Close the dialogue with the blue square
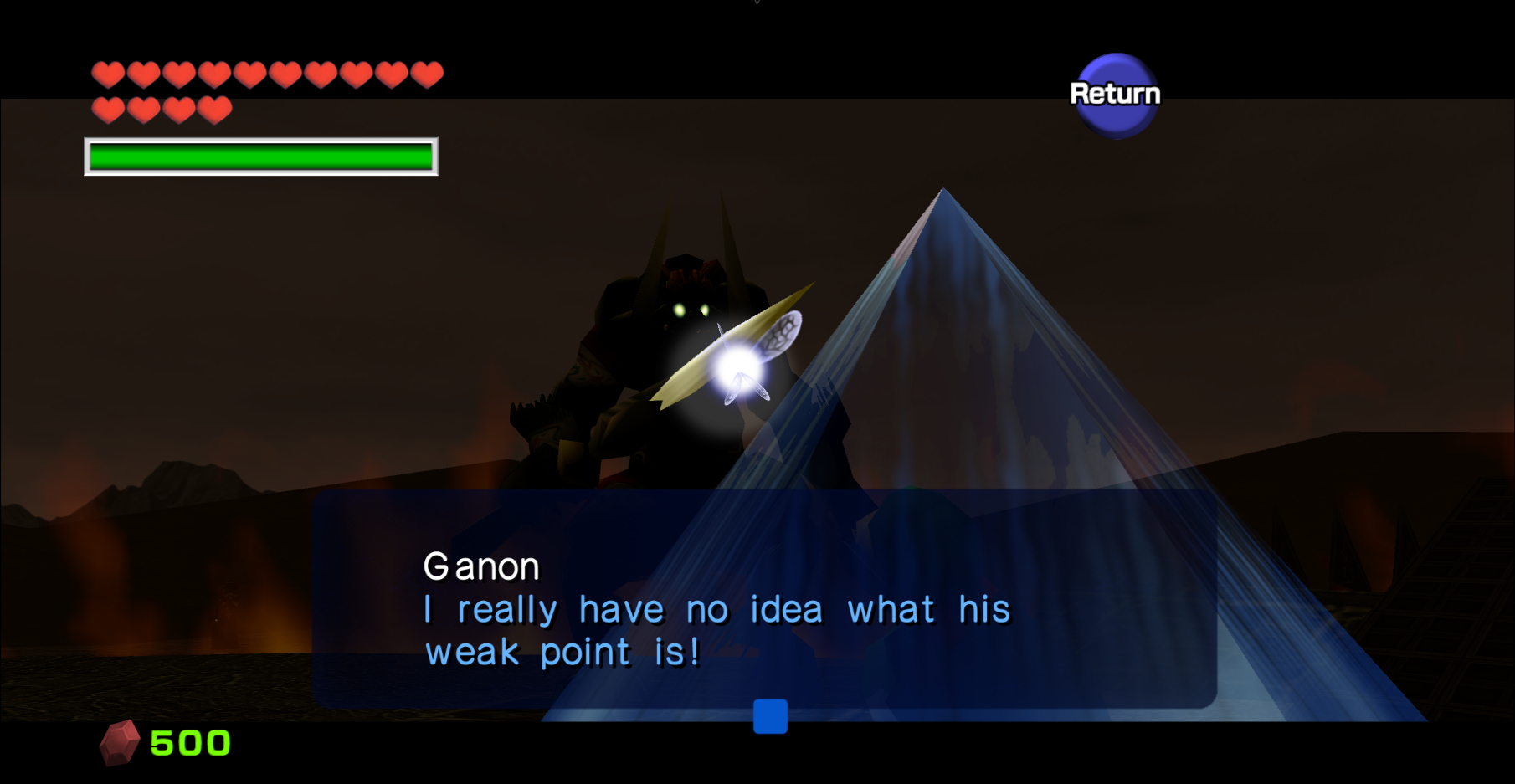The image size is (1515, 784). click(770, 716)
